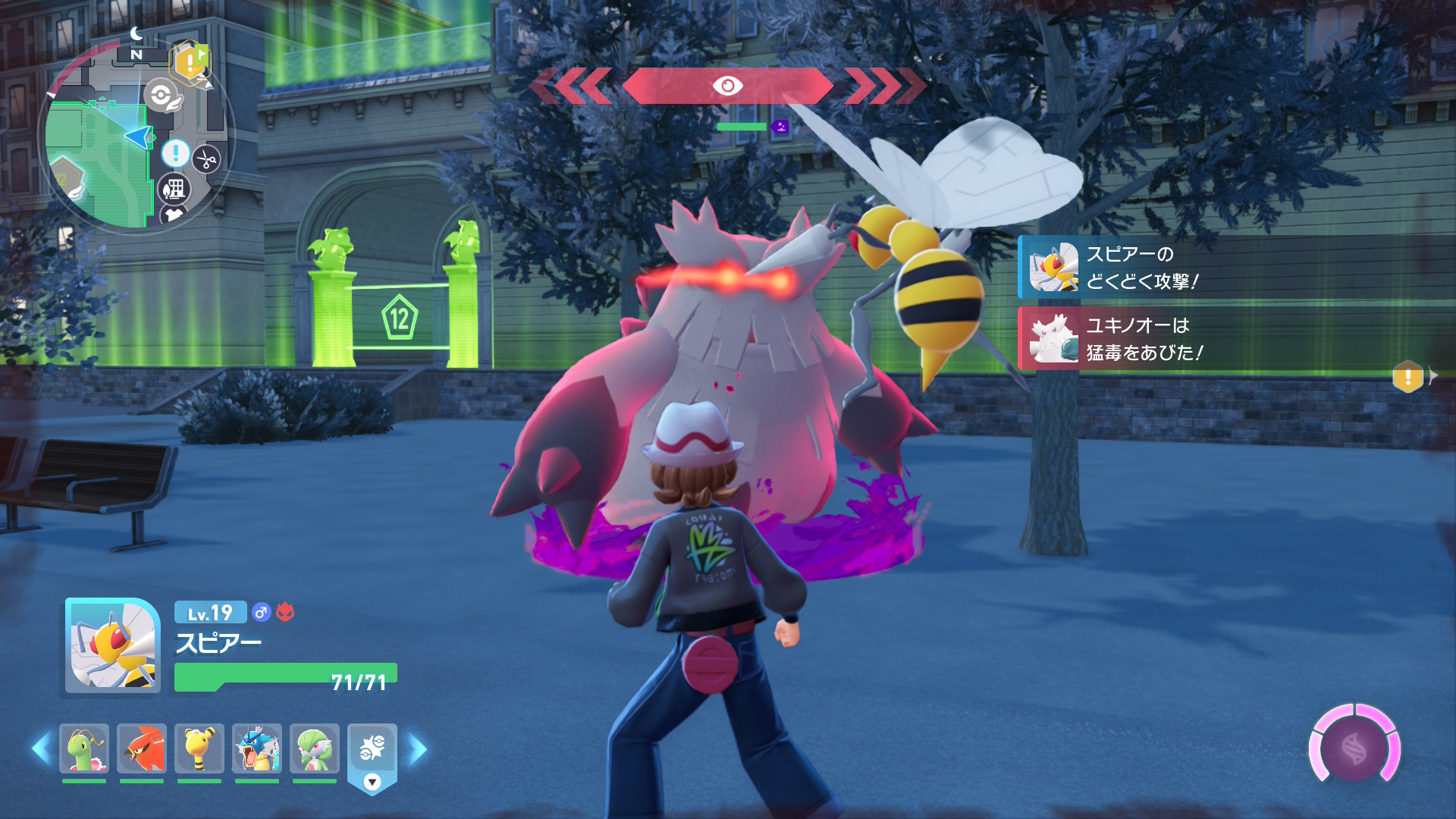Viewport: 1456px width, 819px height.
Task: Open the minimap at the player arrow
Action: [140, 137]
